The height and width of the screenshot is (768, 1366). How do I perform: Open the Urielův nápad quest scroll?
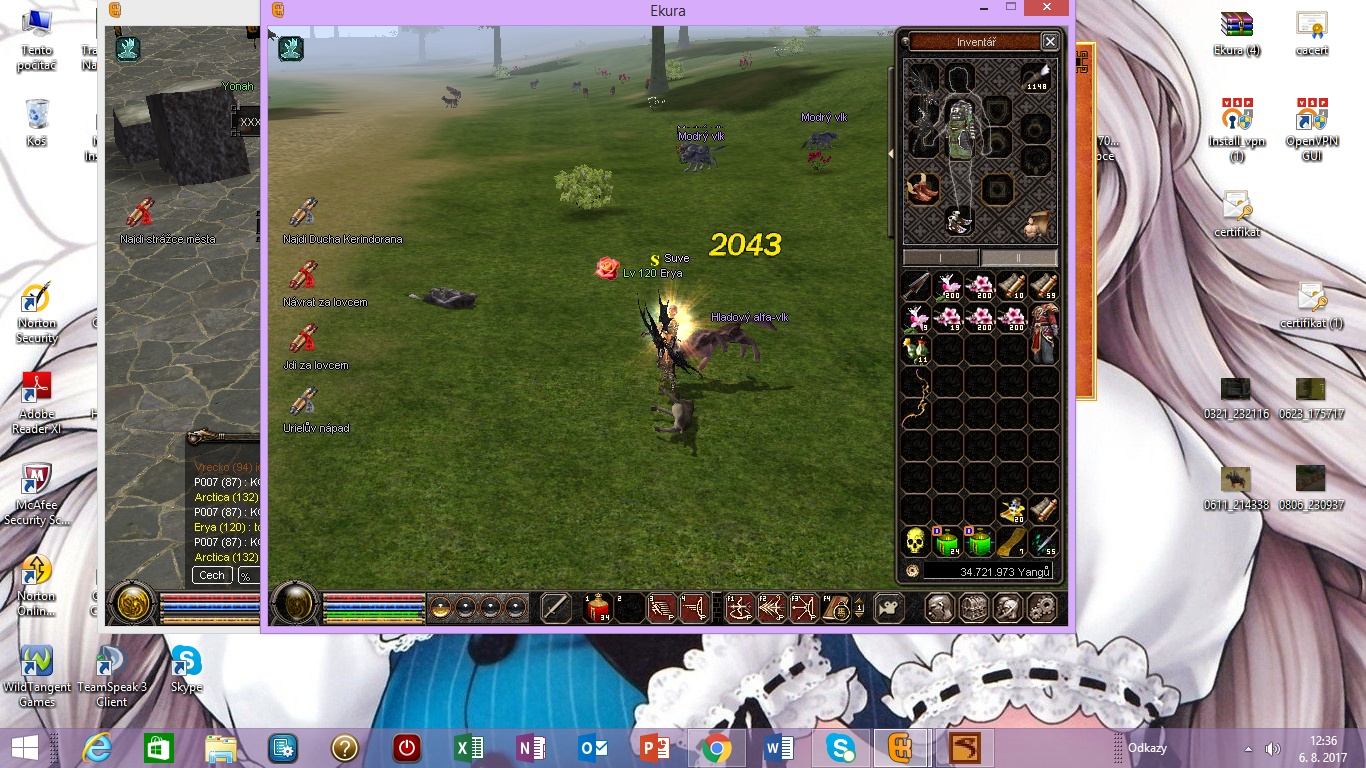[304, 405]
